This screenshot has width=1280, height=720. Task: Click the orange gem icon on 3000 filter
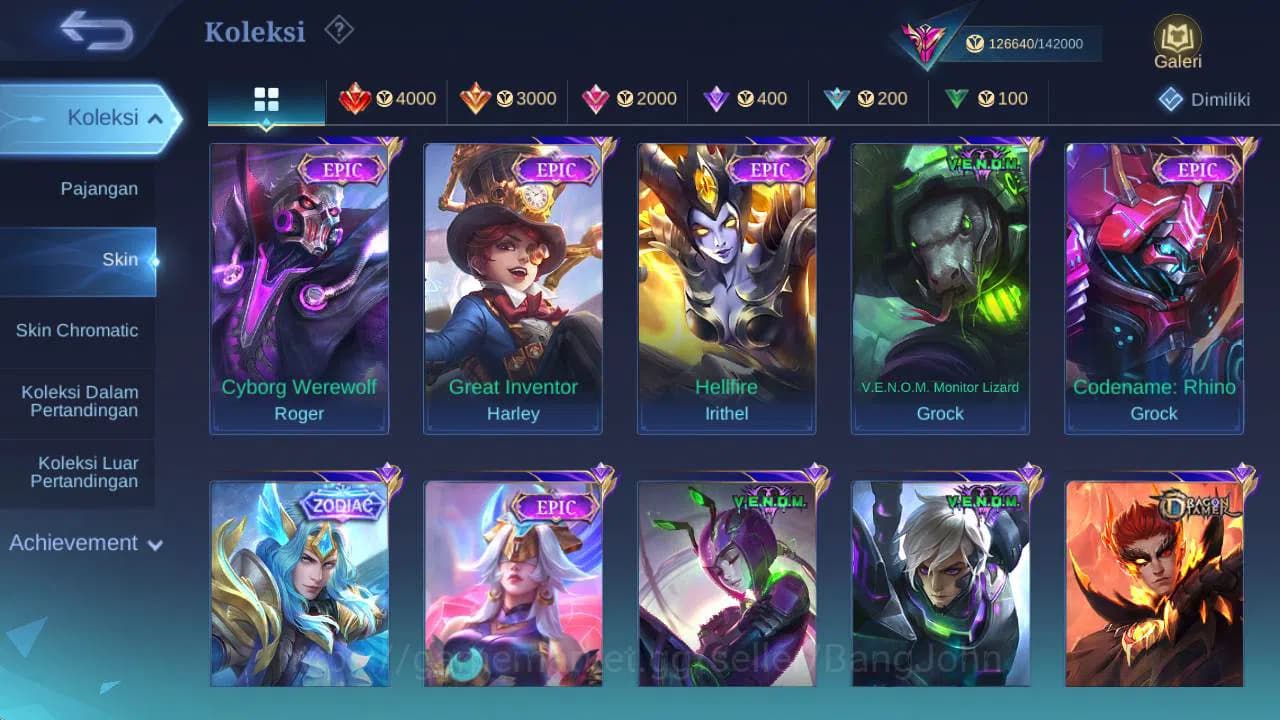coord(475,99)
